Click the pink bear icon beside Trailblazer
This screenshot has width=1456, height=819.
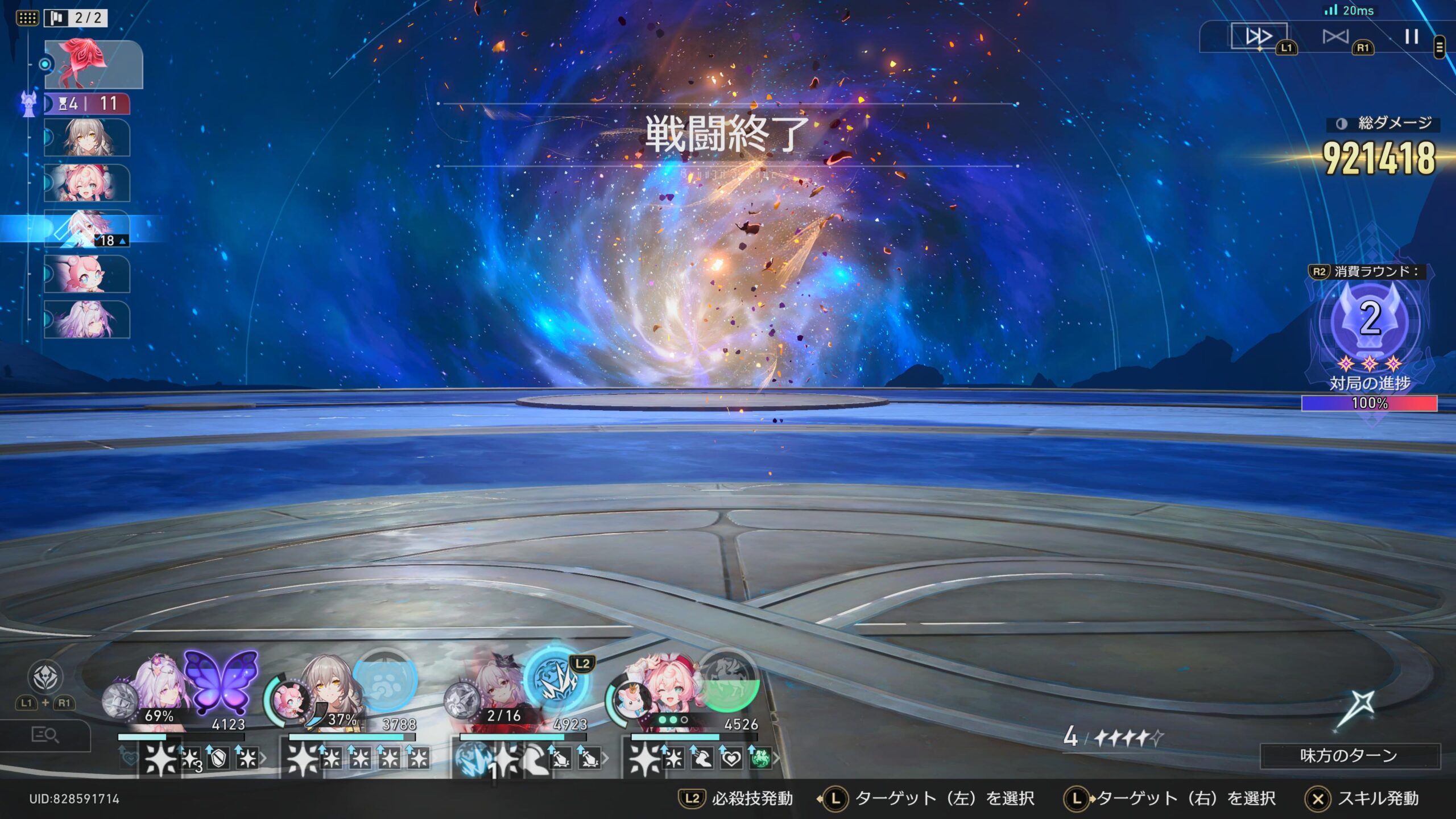point(290,701)
